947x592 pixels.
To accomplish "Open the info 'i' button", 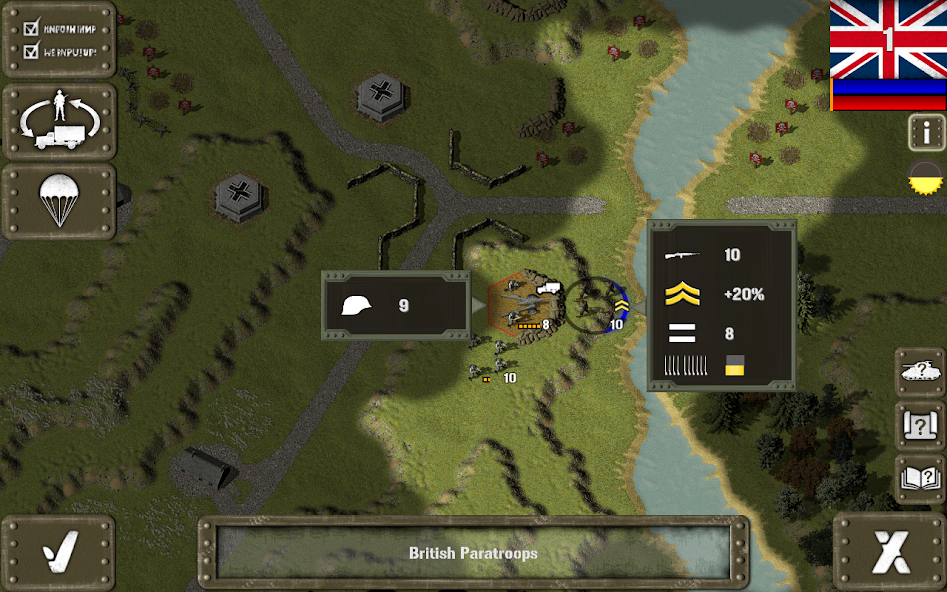I will click(x=926, y=132).
